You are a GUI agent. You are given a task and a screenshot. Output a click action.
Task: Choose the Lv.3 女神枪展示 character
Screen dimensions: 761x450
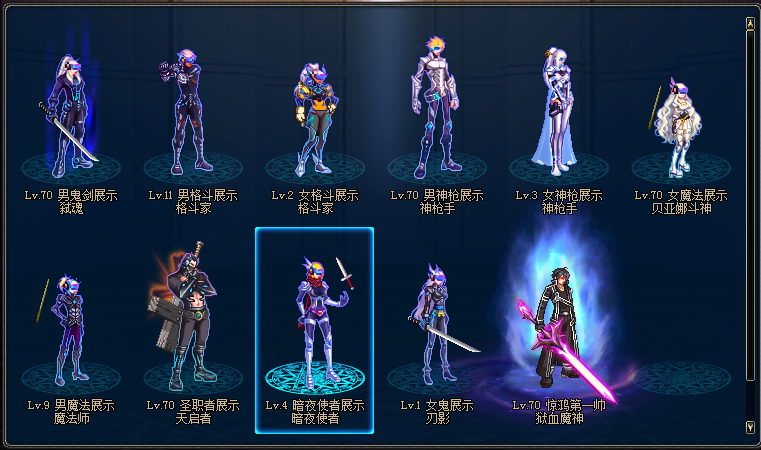pos(558,115)
